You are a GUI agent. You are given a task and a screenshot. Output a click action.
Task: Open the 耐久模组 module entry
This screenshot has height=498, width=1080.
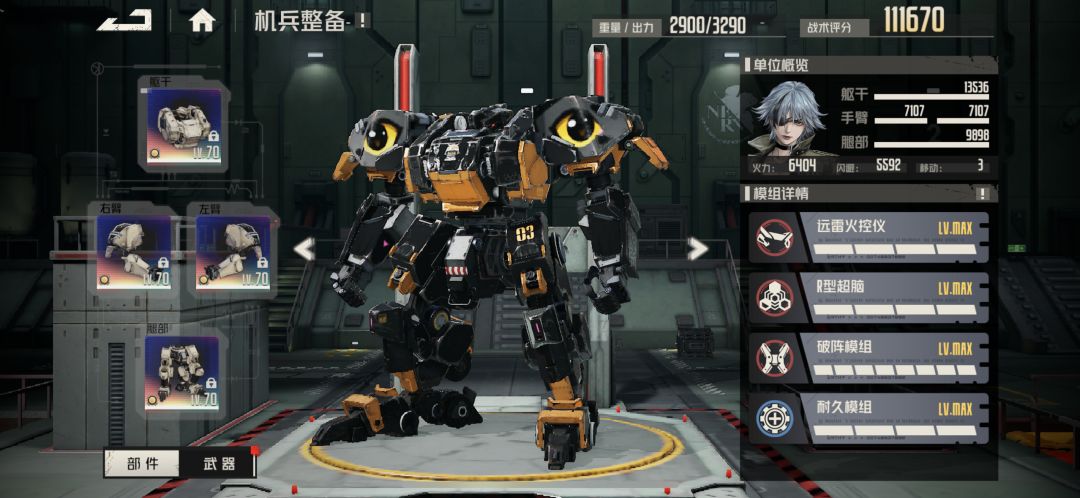pos(869,417)
